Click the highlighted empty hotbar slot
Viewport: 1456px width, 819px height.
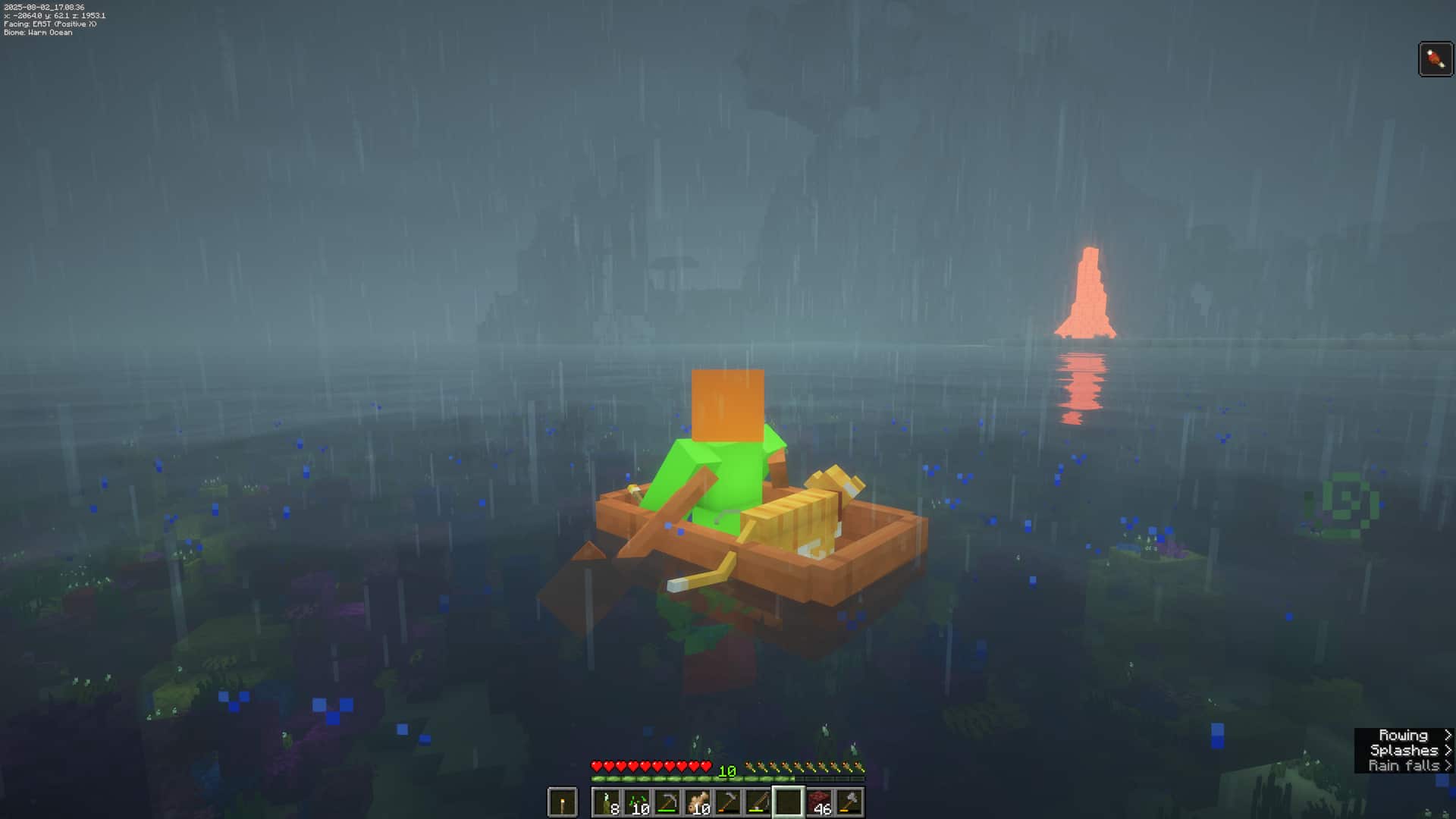(788, 802)
